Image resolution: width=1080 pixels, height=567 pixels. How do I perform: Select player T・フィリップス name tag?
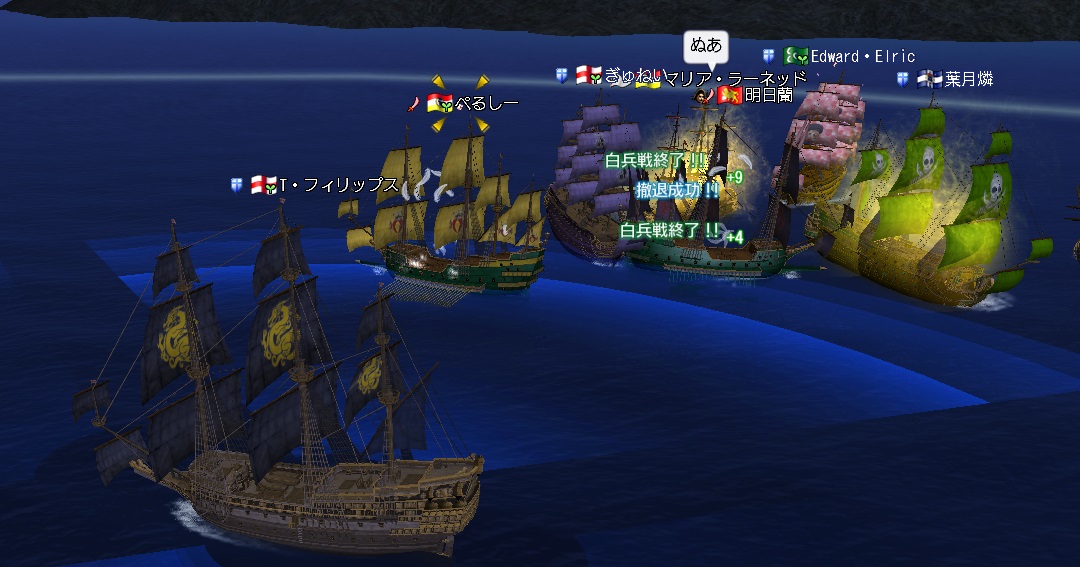pyautogui.click(x=338, y=185)
